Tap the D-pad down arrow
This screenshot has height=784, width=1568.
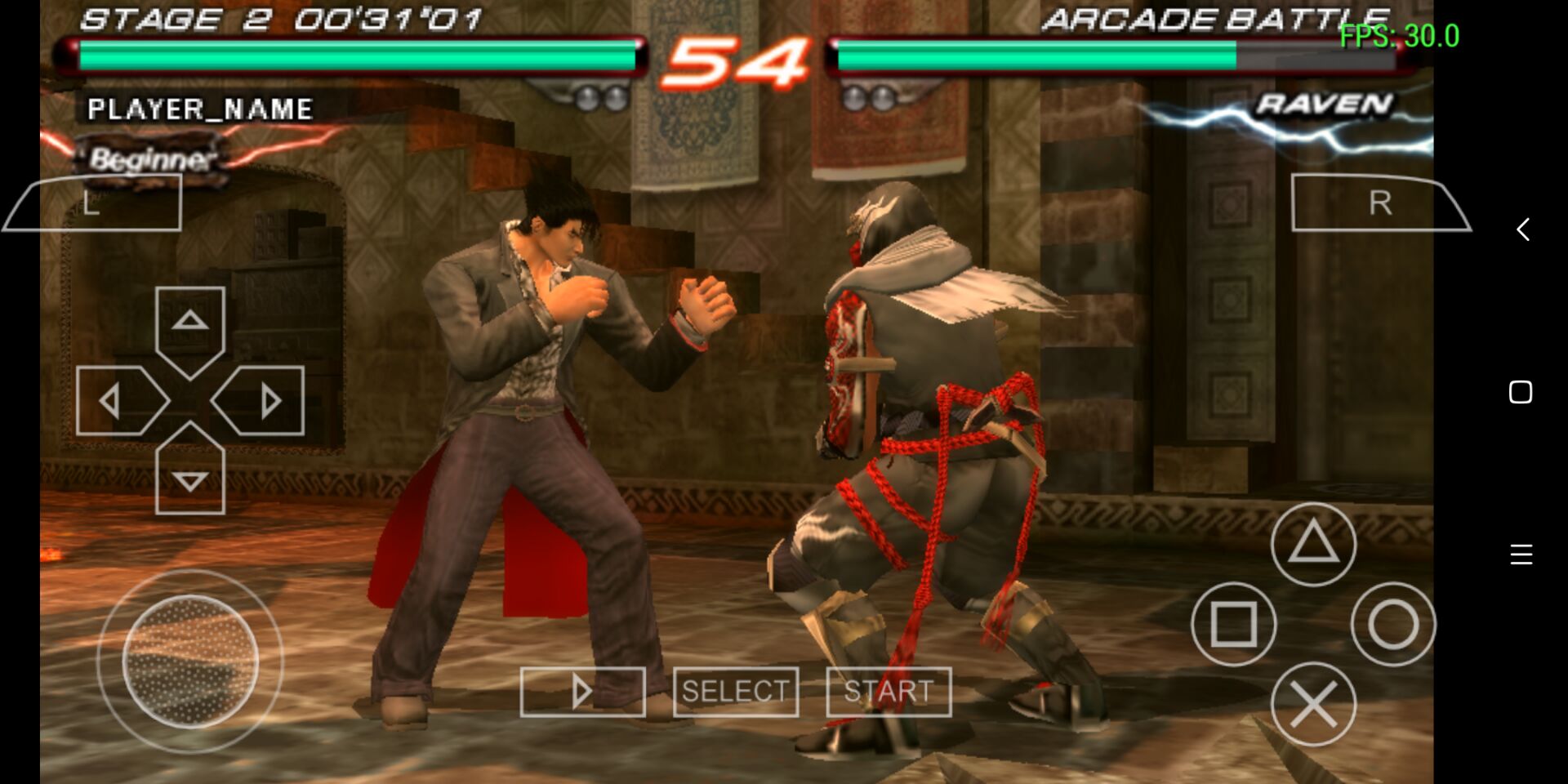[190, 476]
